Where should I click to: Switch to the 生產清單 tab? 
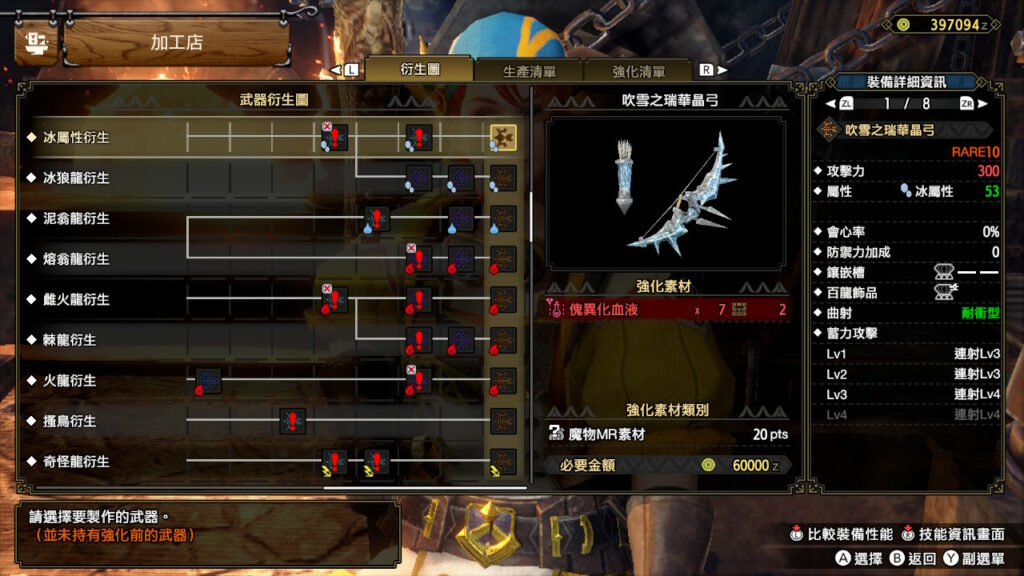pos(529,71)
